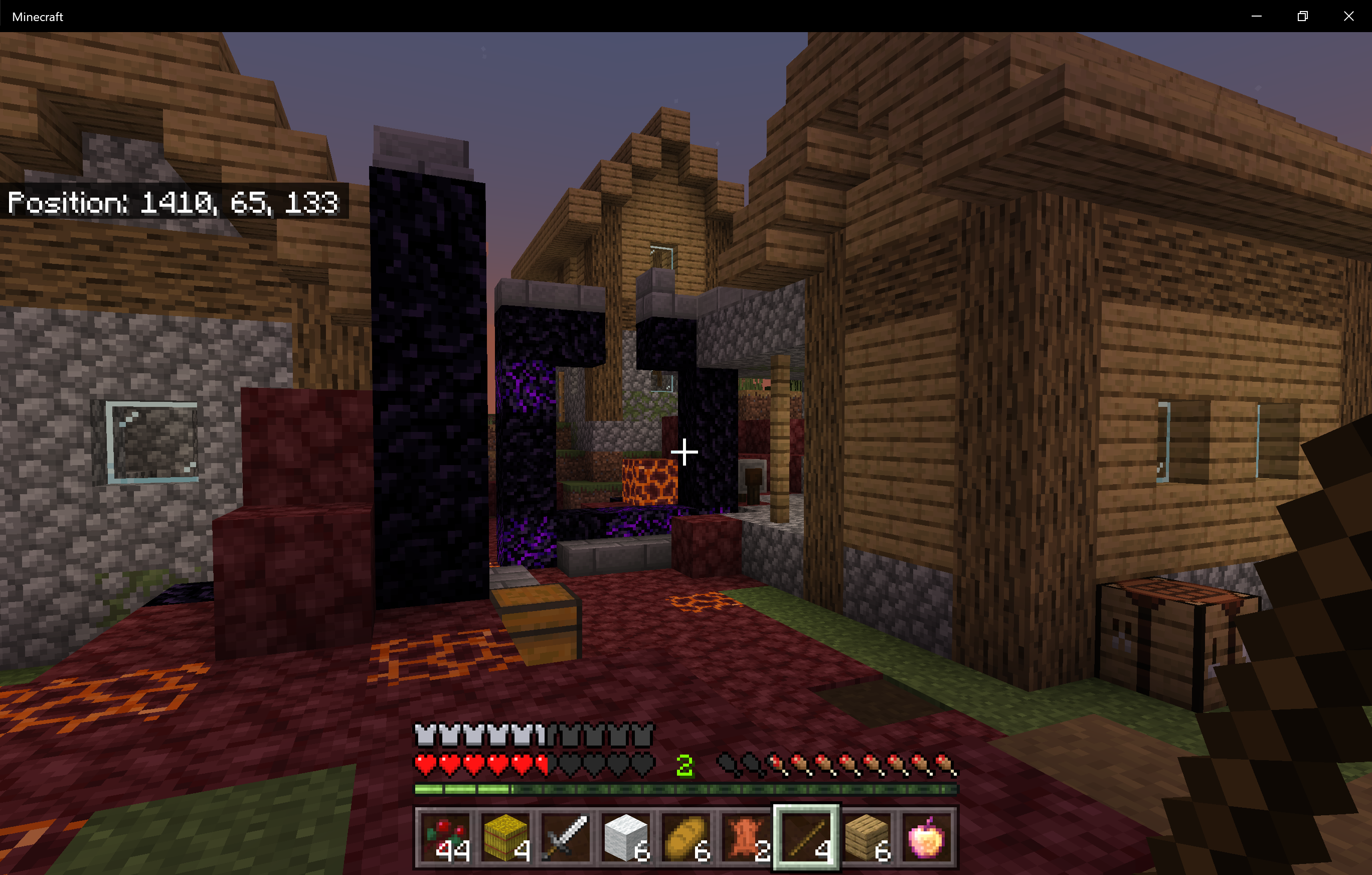Viewport: 1372px width, 875px height.
Task: Click the Minecraft title in the title bar
Action: click(37, 16)
